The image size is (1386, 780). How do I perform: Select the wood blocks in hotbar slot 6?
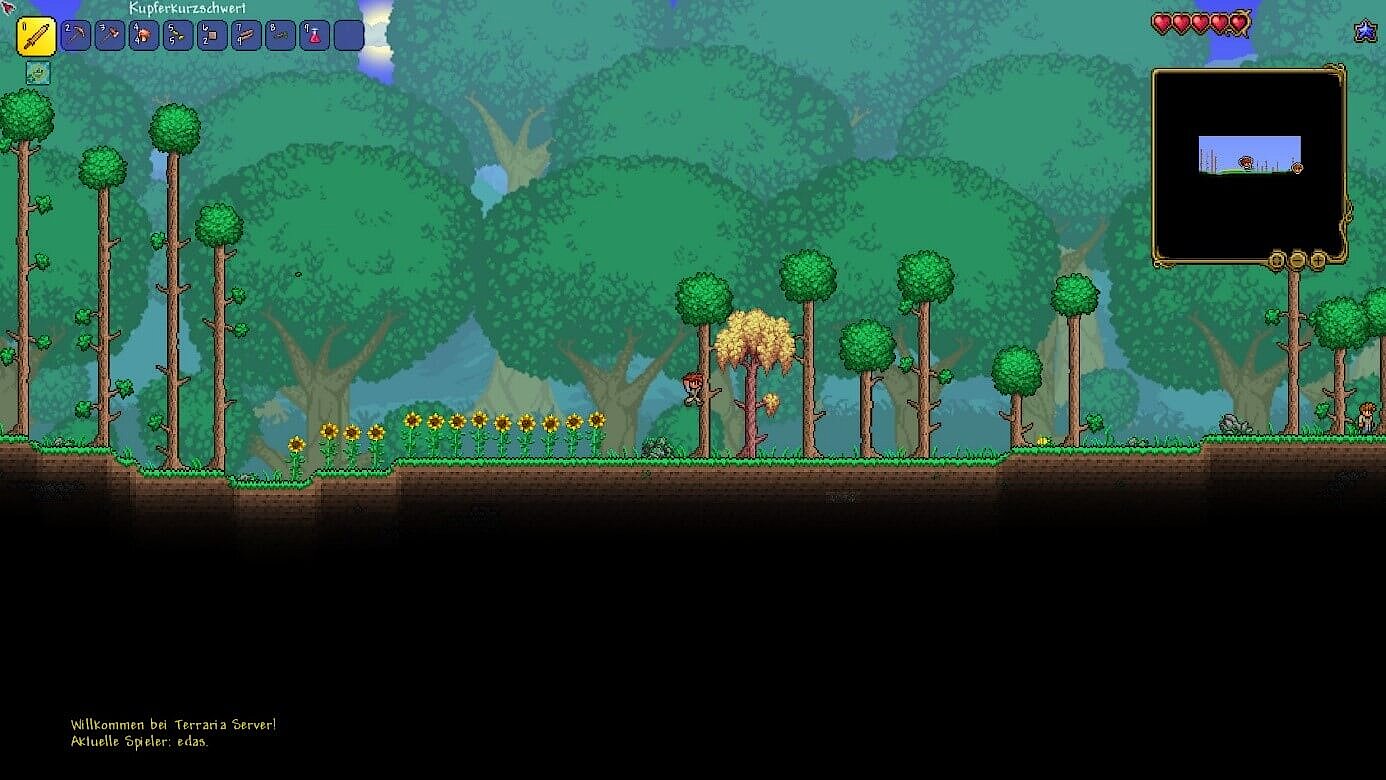[211, 35]
